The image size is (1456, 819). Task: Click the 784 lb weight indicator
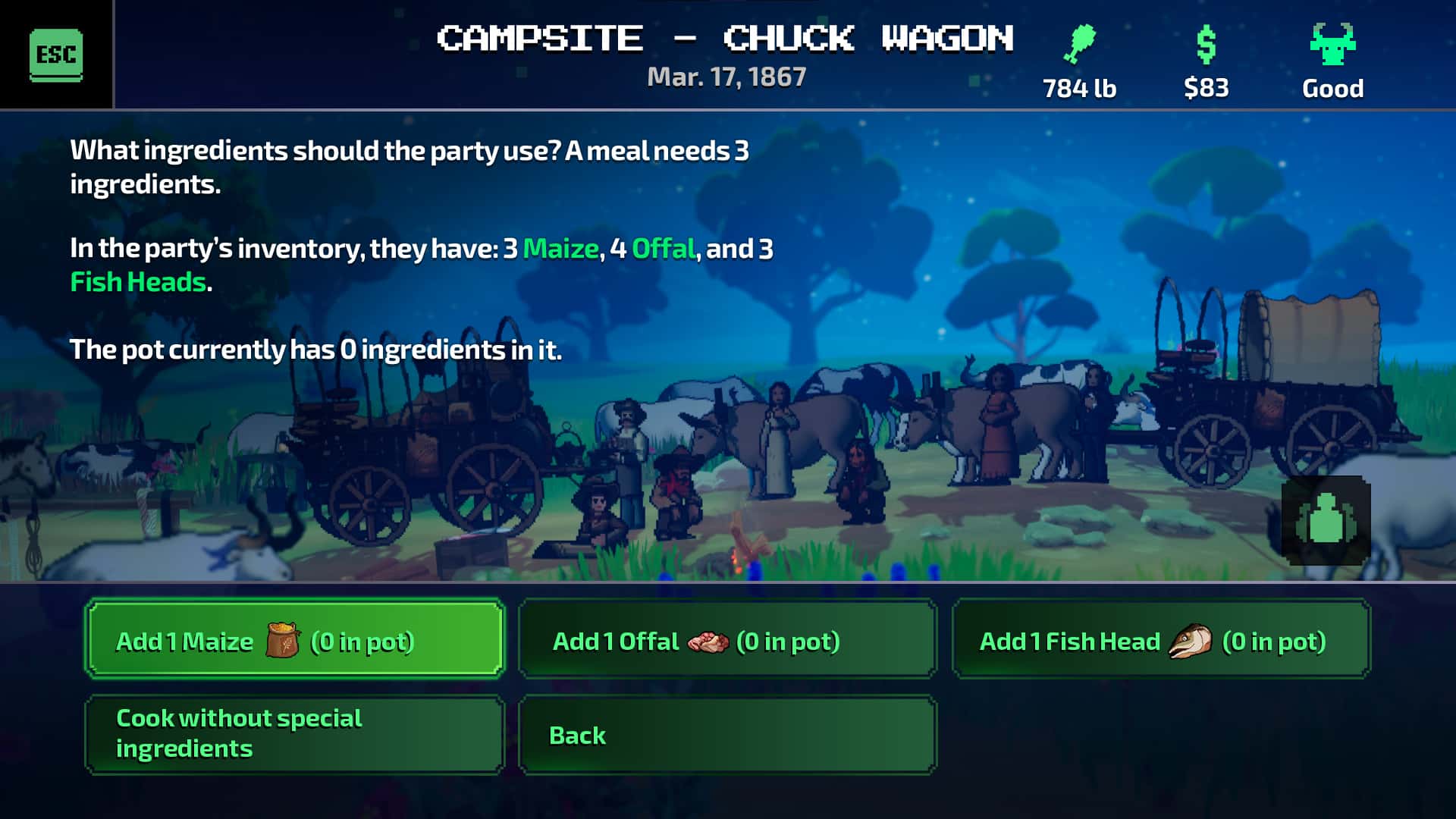1078,88
